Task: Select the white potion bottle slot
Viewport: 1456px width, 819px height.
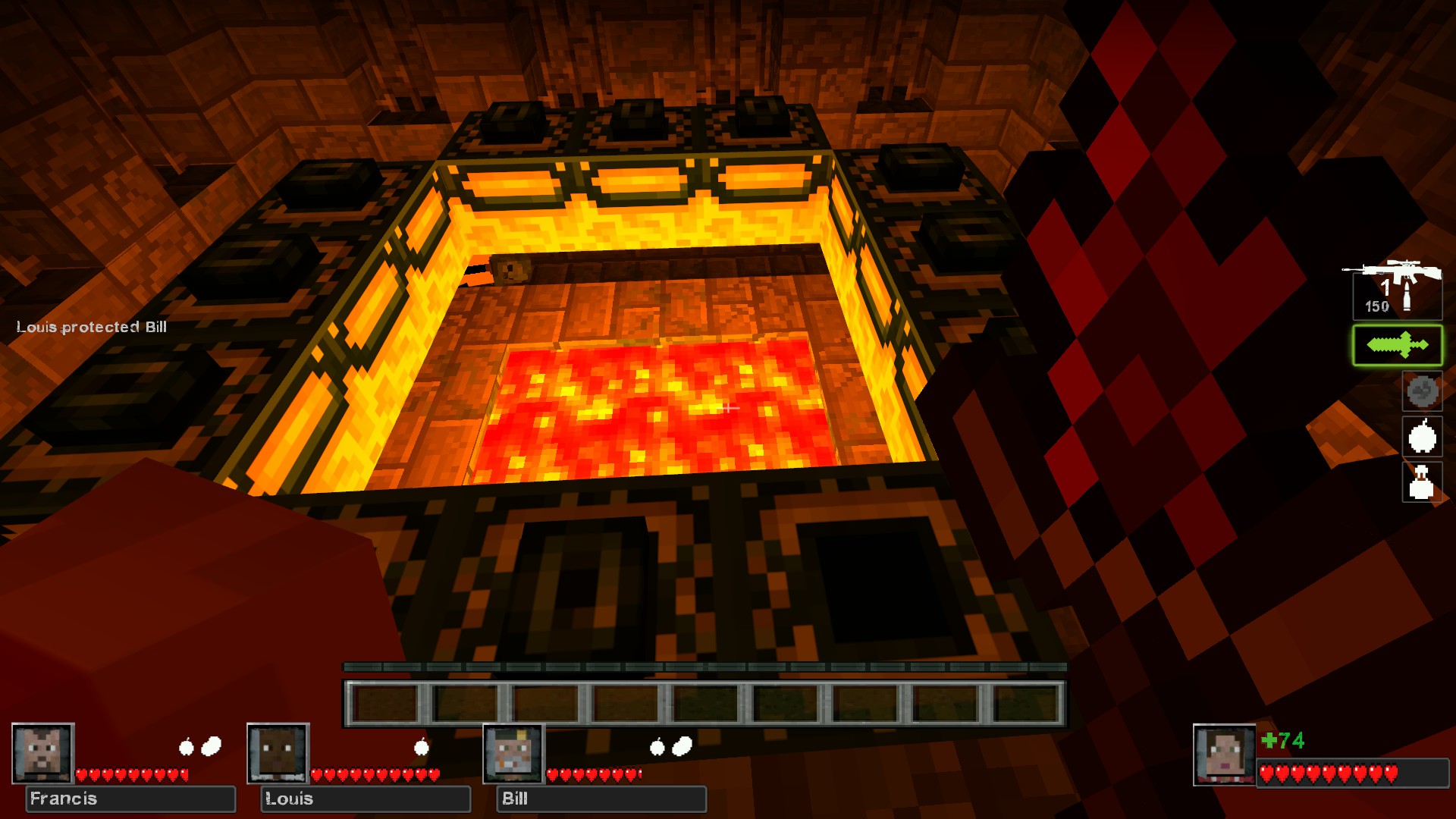Action: pyautogui.click(x=1422, y=482)
